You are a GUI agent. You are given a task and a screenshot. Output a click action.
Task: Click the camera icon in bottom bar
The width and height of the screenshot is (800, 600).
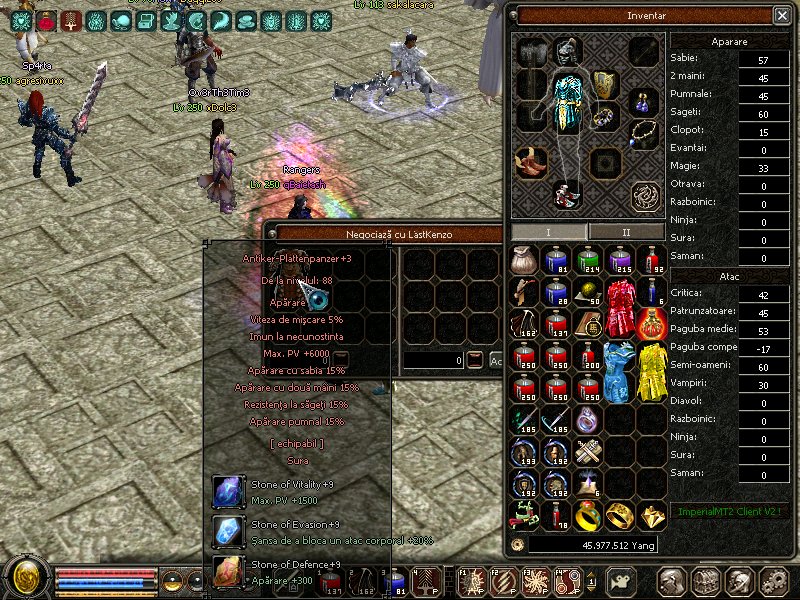pos(622,582)
